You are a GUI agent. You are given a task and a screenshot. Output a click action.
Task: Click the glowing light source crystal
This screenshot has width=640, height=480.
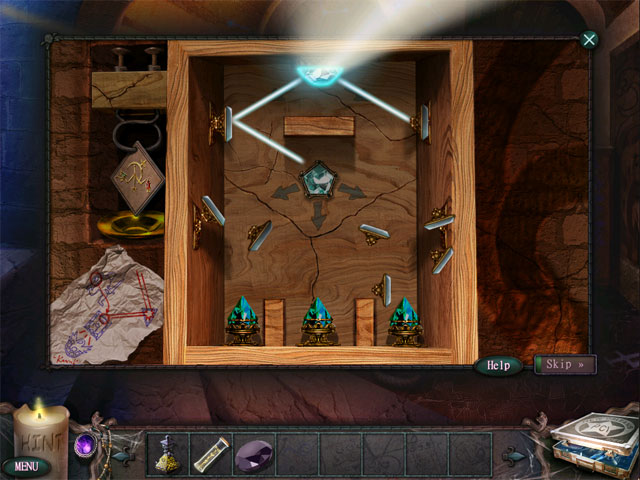(x=319, y=72)
